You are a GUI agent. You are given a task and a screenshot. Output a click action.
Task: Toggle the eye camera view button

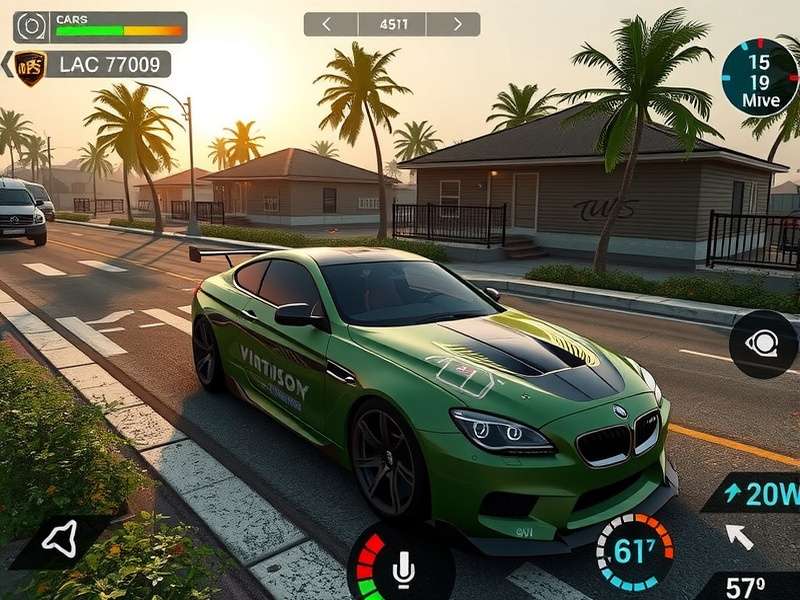point(763,344)
